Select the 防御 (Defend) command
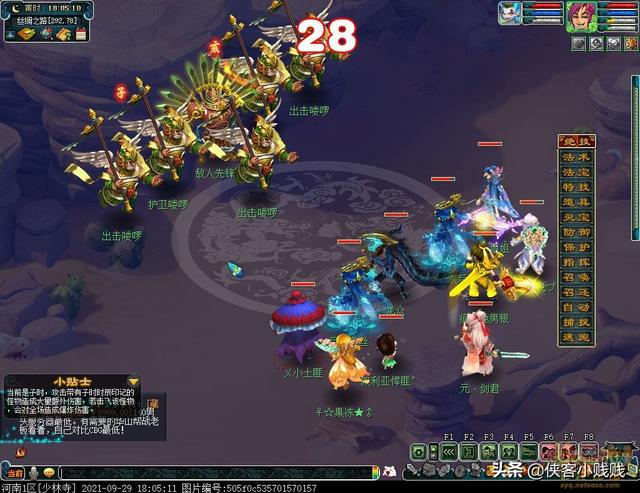The width and height of the screenshot is (640, 493). 577,234
